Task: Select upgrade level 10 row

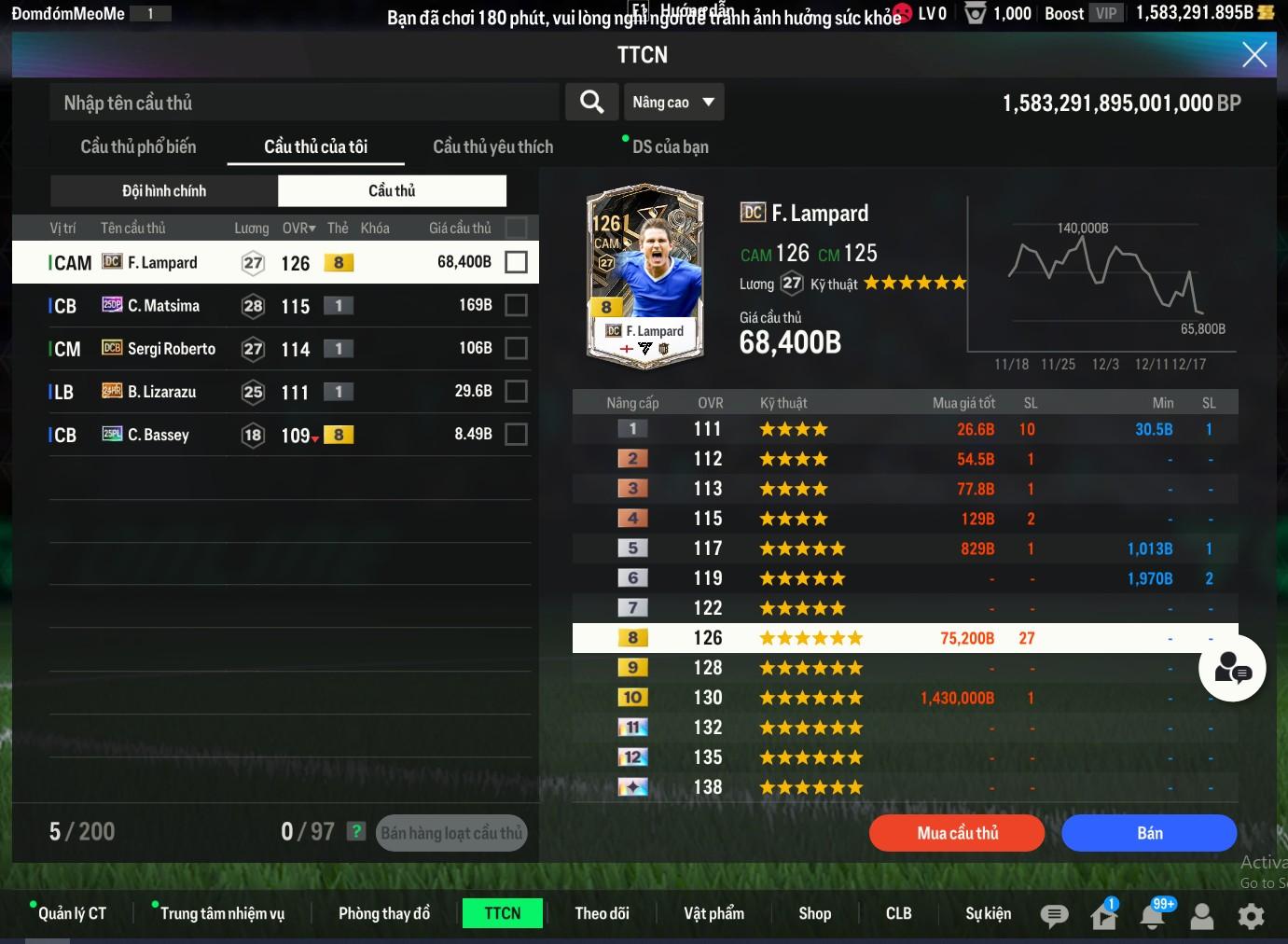Action: coord(905,698)
